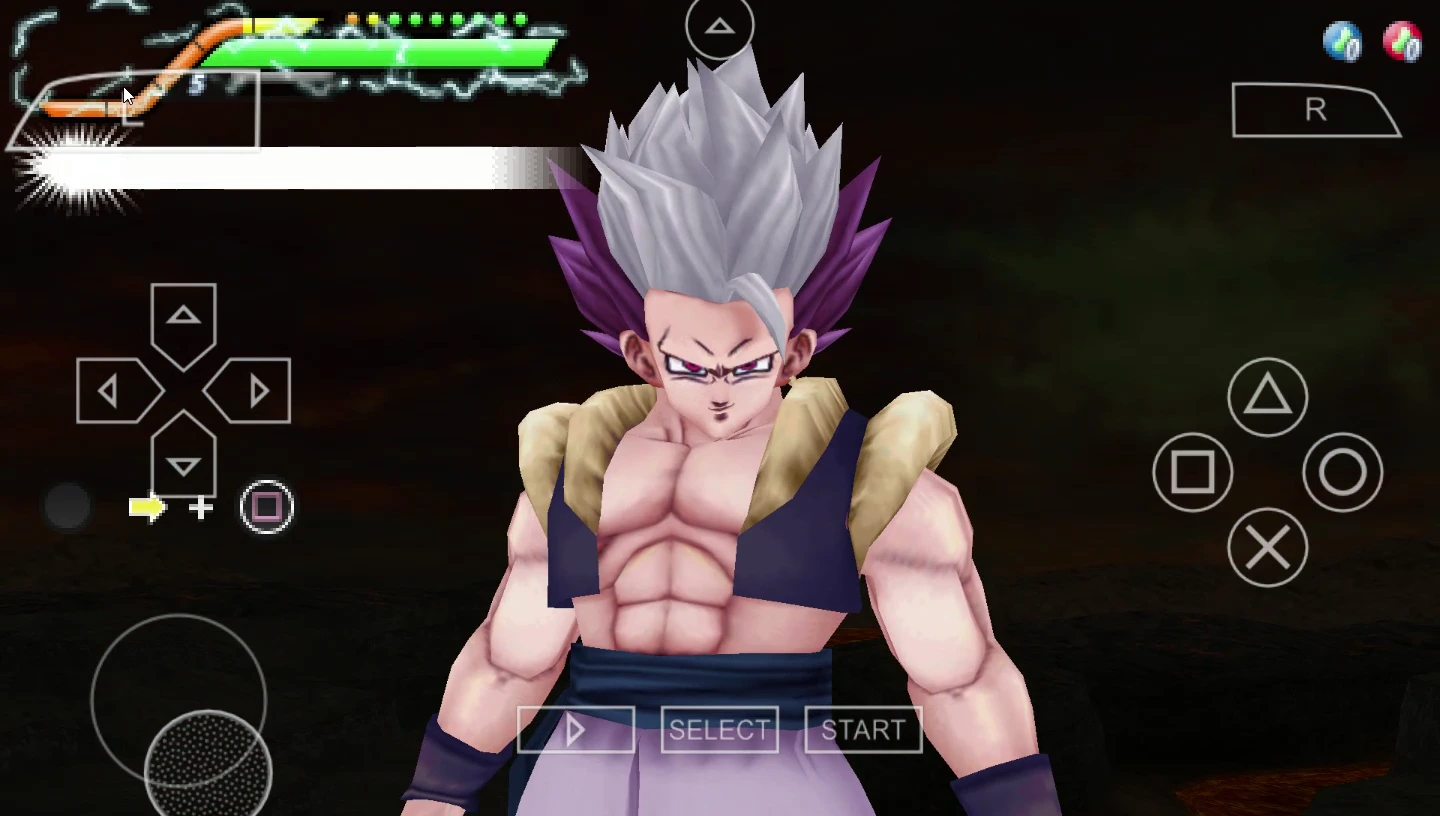The image size is (1440, 816).
Task: Click the START button
Action: tap(863, 731)
